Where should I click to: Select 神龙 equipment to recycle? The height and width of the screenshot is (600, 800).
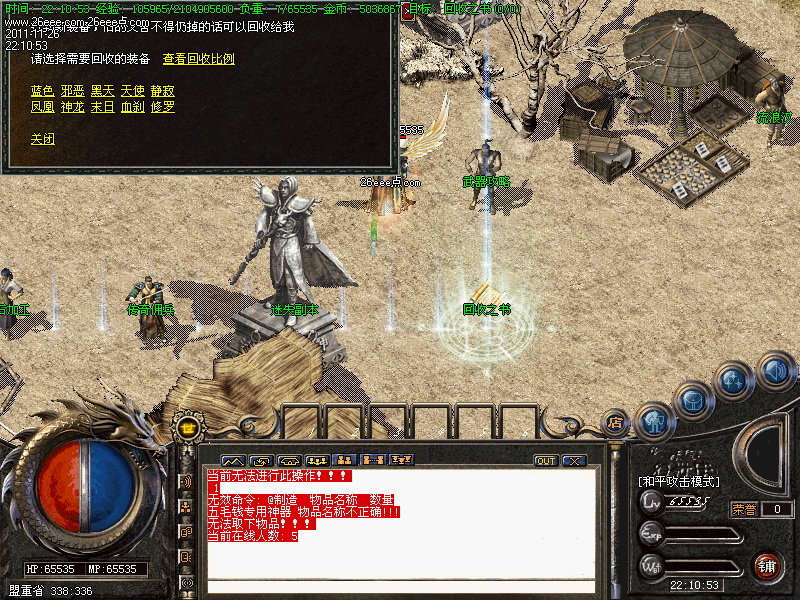(72, 107)
